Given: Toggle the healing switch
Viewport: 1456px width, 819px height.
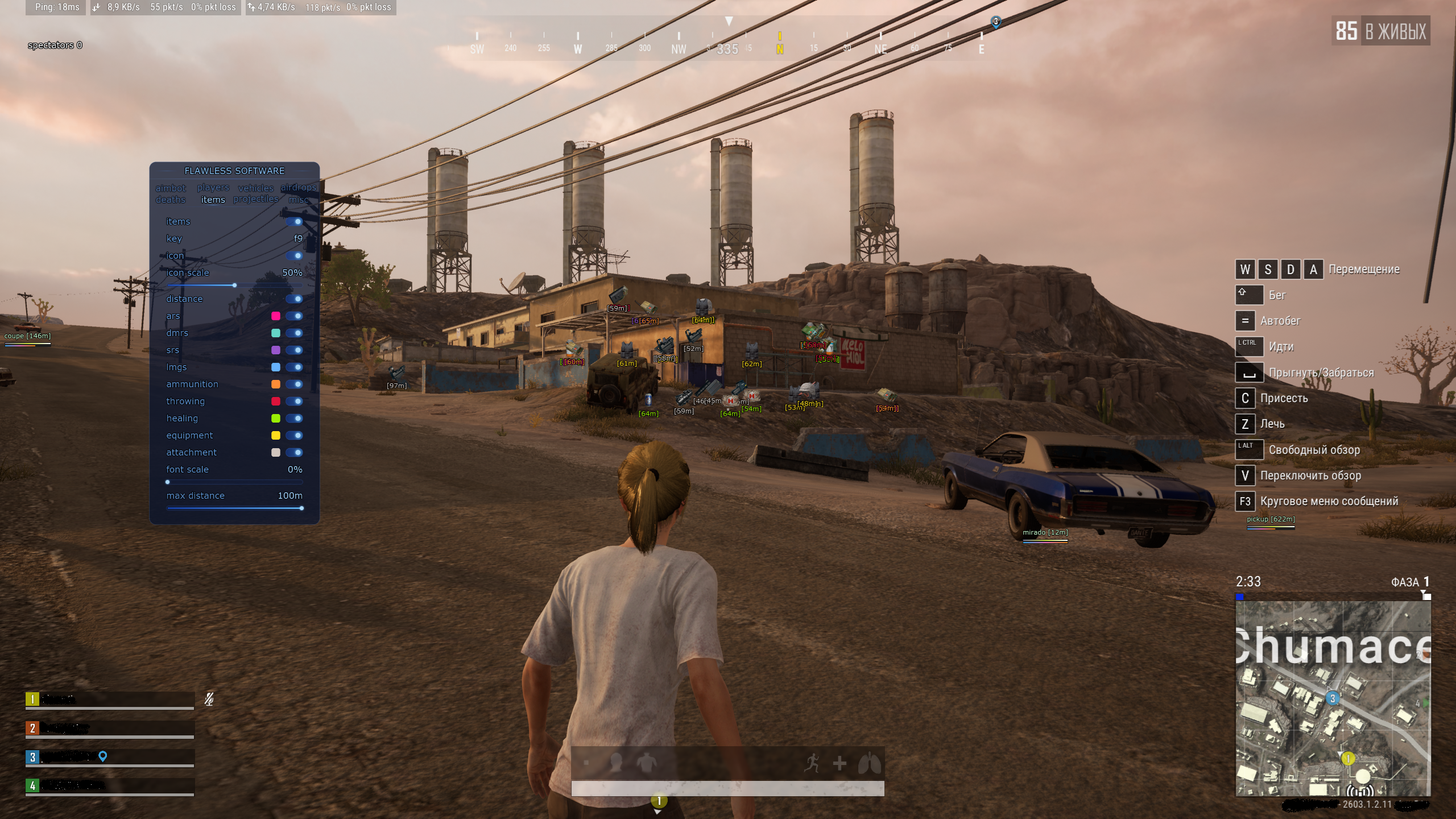Looking at the screenshot, I should point(294,419).
